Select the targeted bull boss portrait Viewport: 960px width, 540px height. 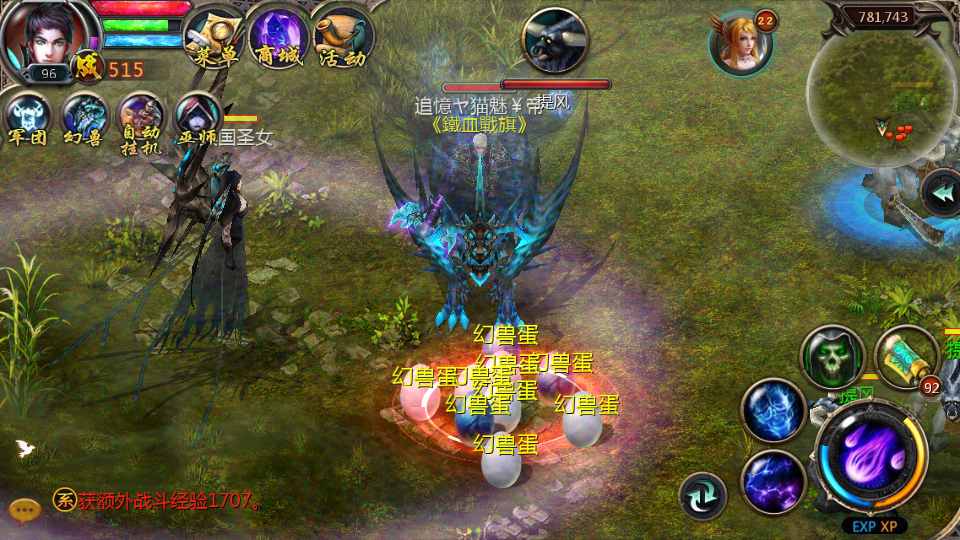point(555,40)
